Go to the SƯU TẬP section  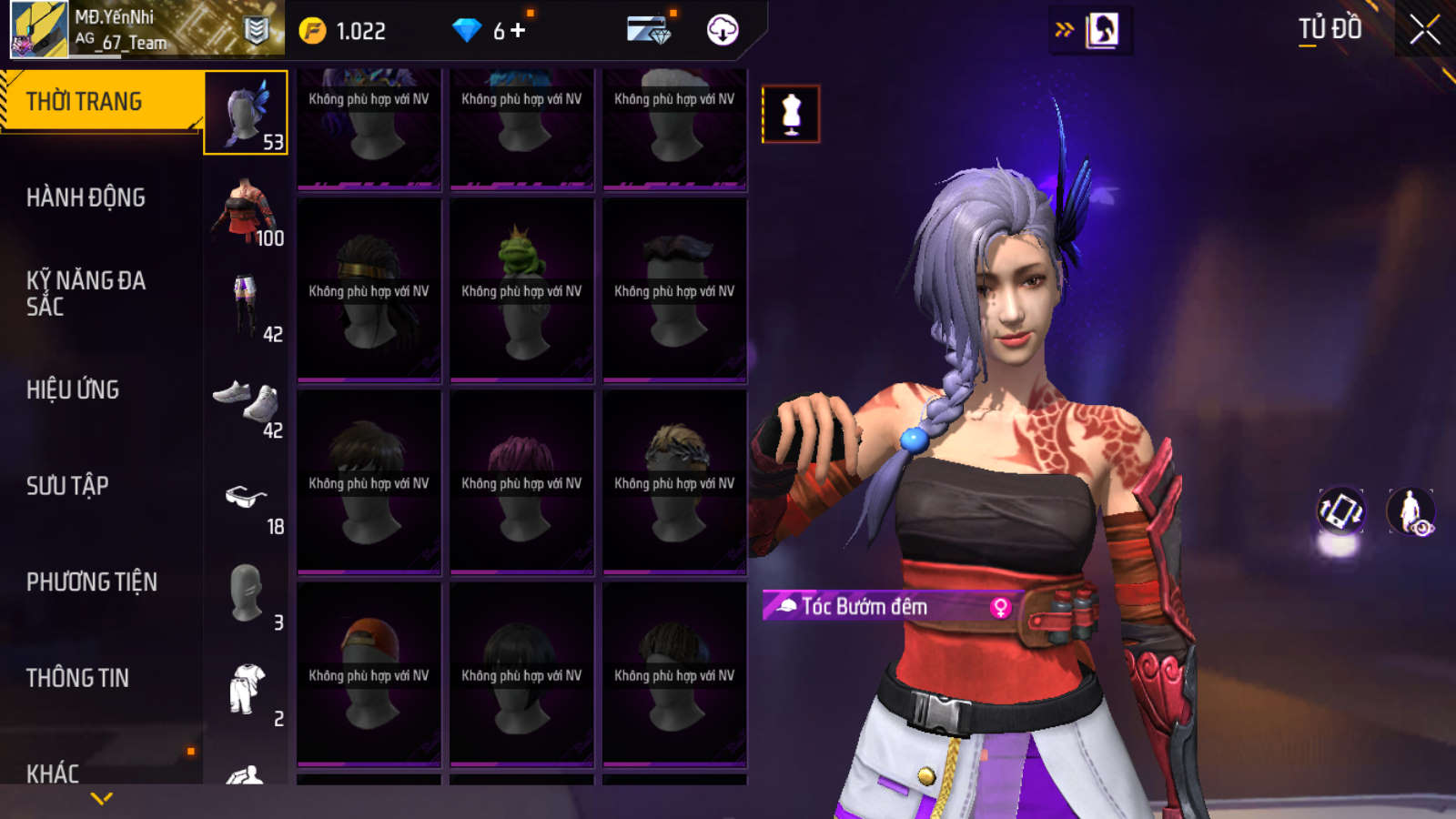point(67,486)
